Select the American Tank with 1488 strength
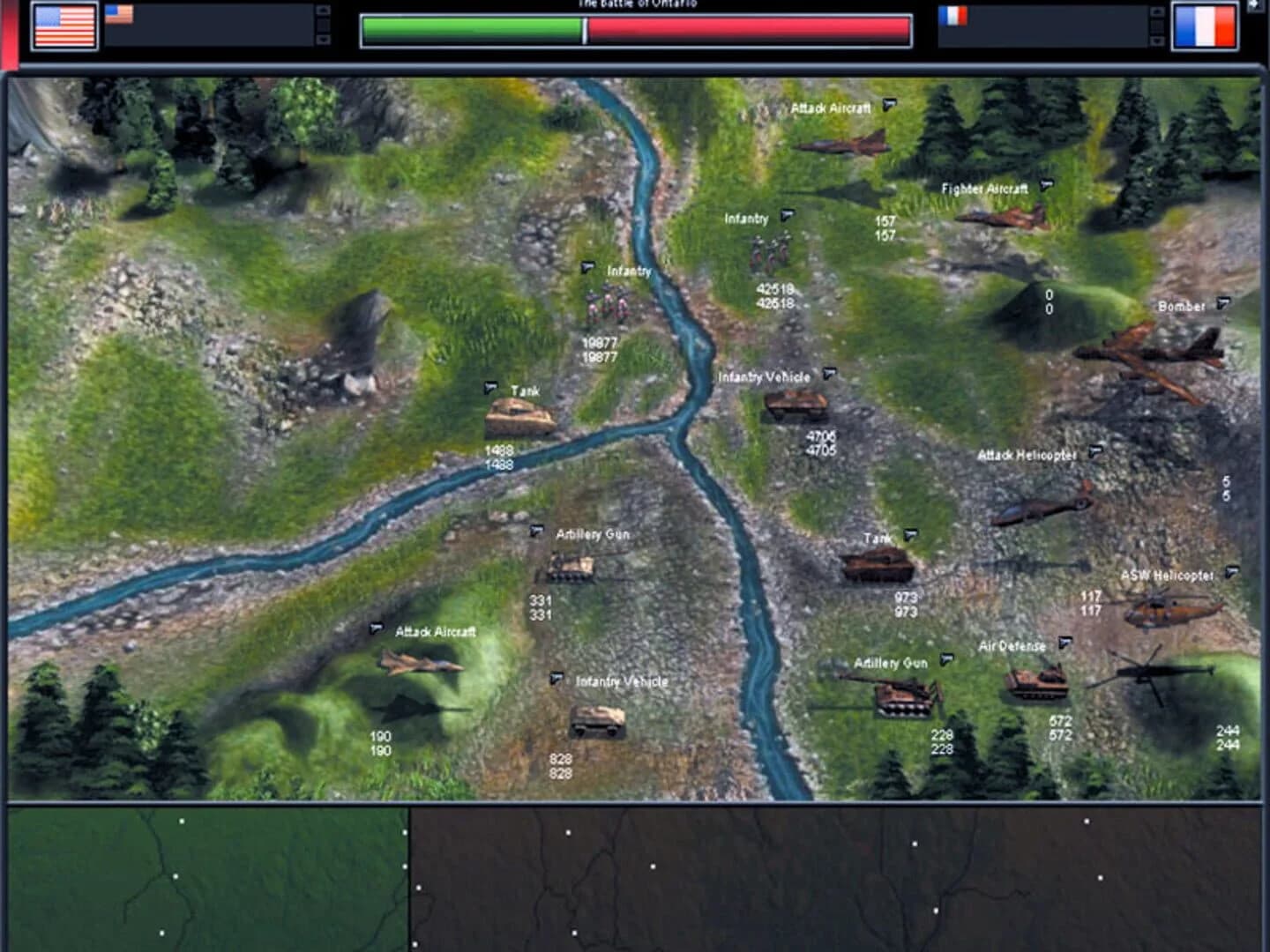 tap(520, 414)
